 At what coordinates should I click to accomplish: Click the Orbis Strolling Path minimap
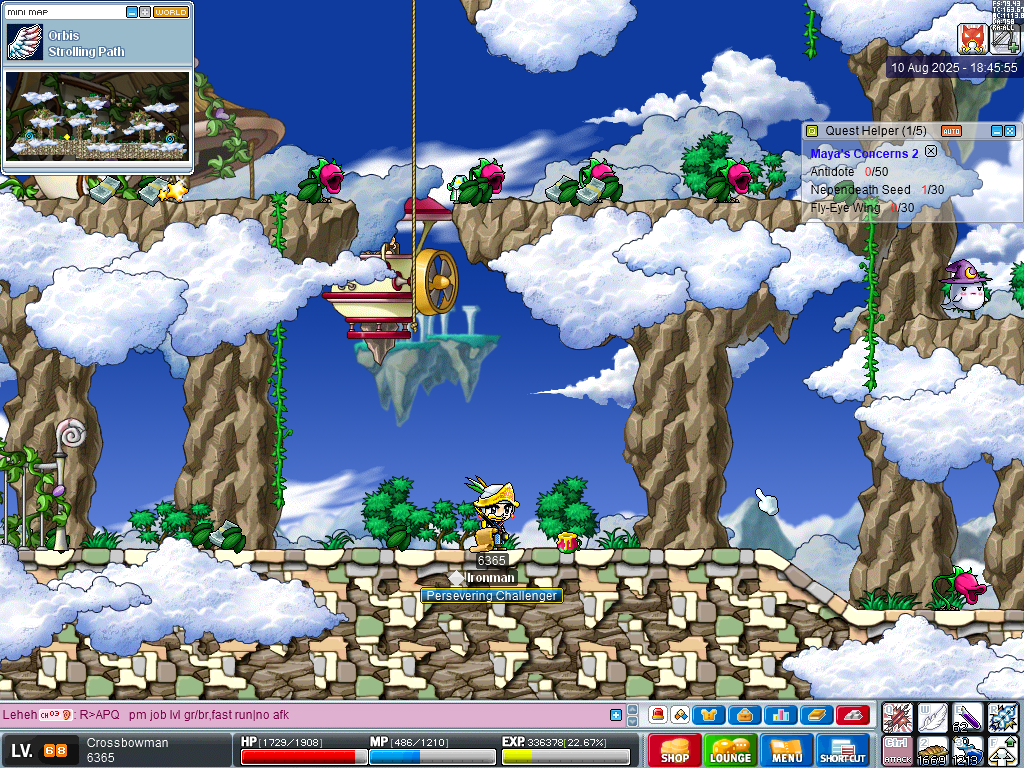coord(97,115)
